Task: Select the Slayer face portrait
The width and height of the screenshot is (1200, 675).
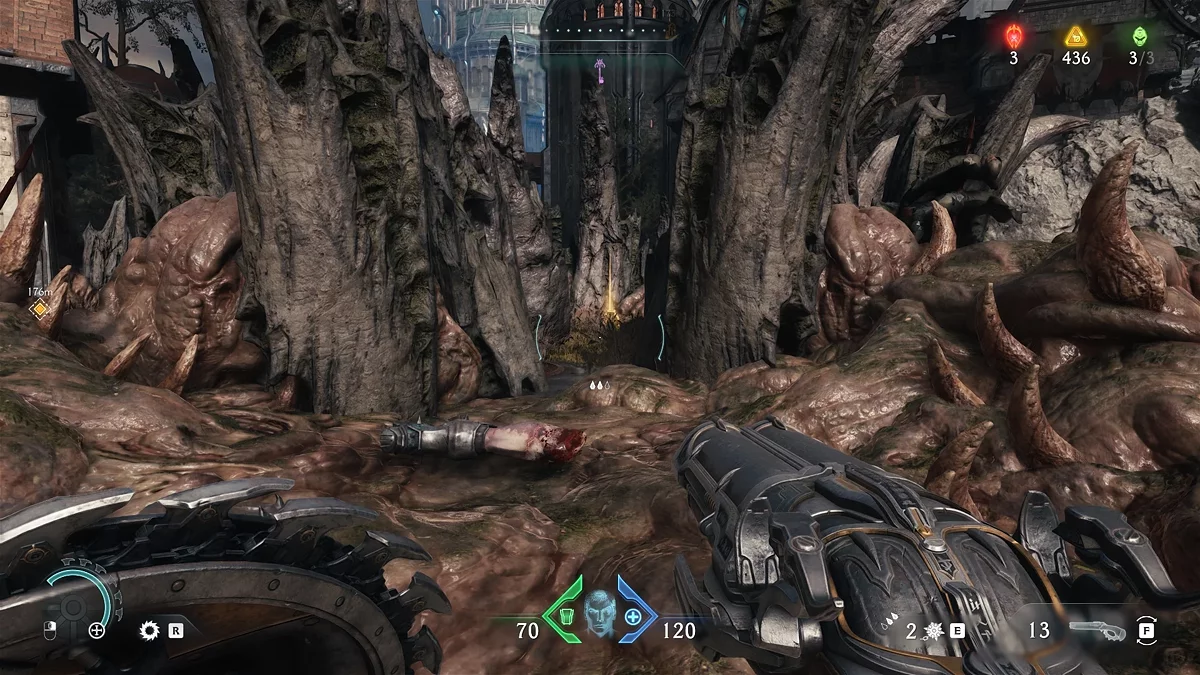Action: click(x=598, y=612)
